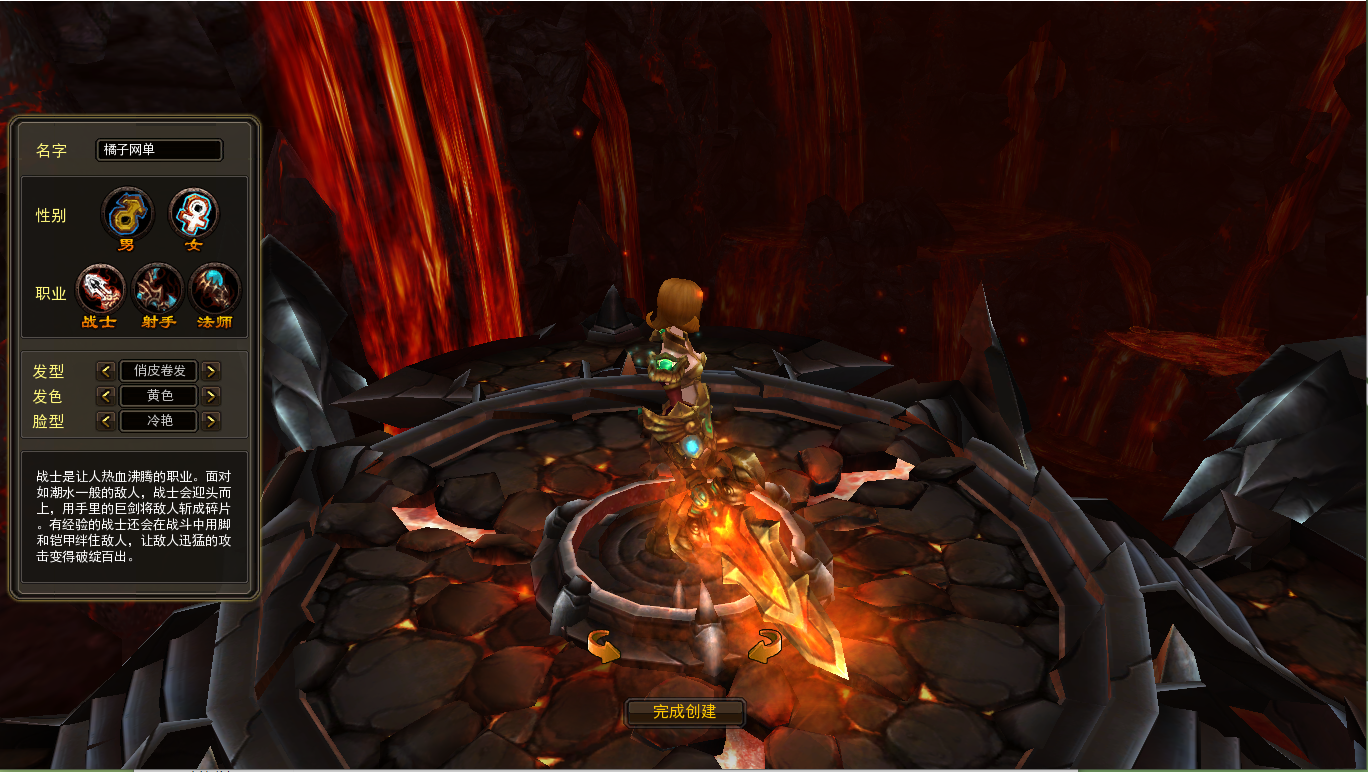Click the character name input field
The image size is (1368, 772).
pos(159,150)
